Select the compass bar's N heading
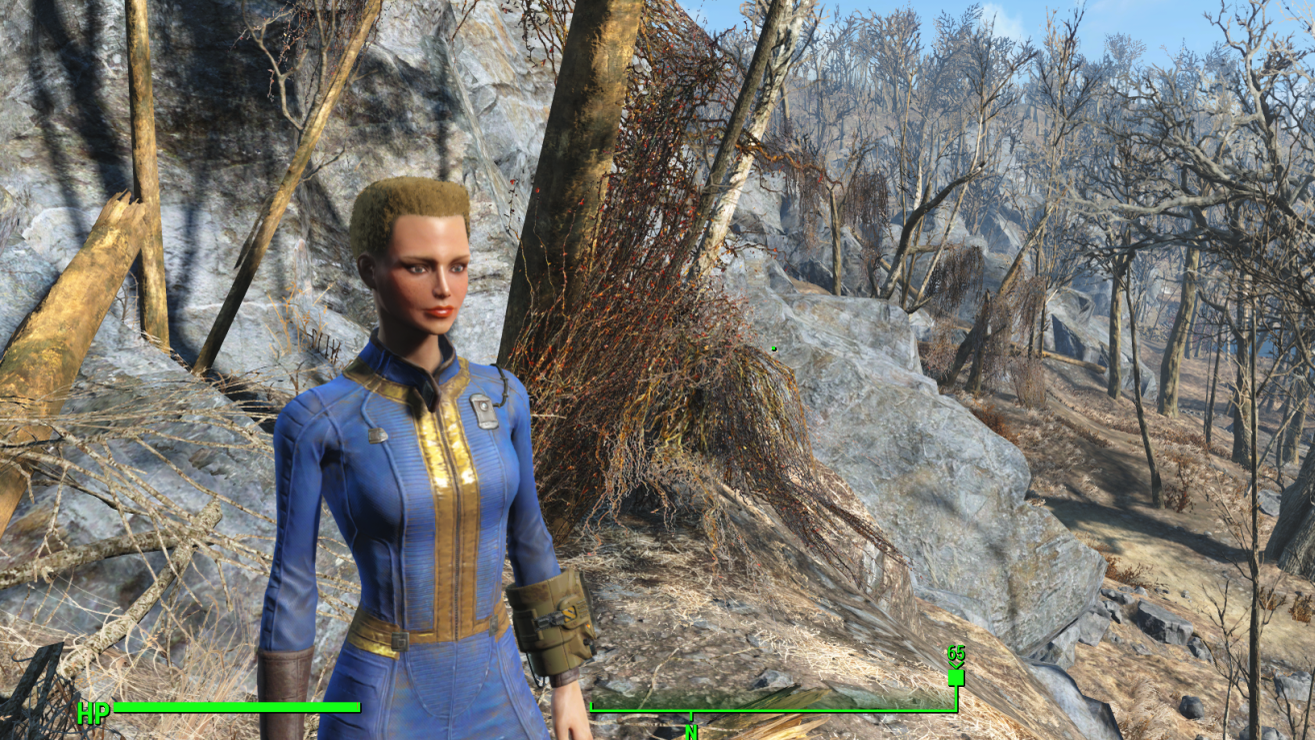 coord(690,731)
